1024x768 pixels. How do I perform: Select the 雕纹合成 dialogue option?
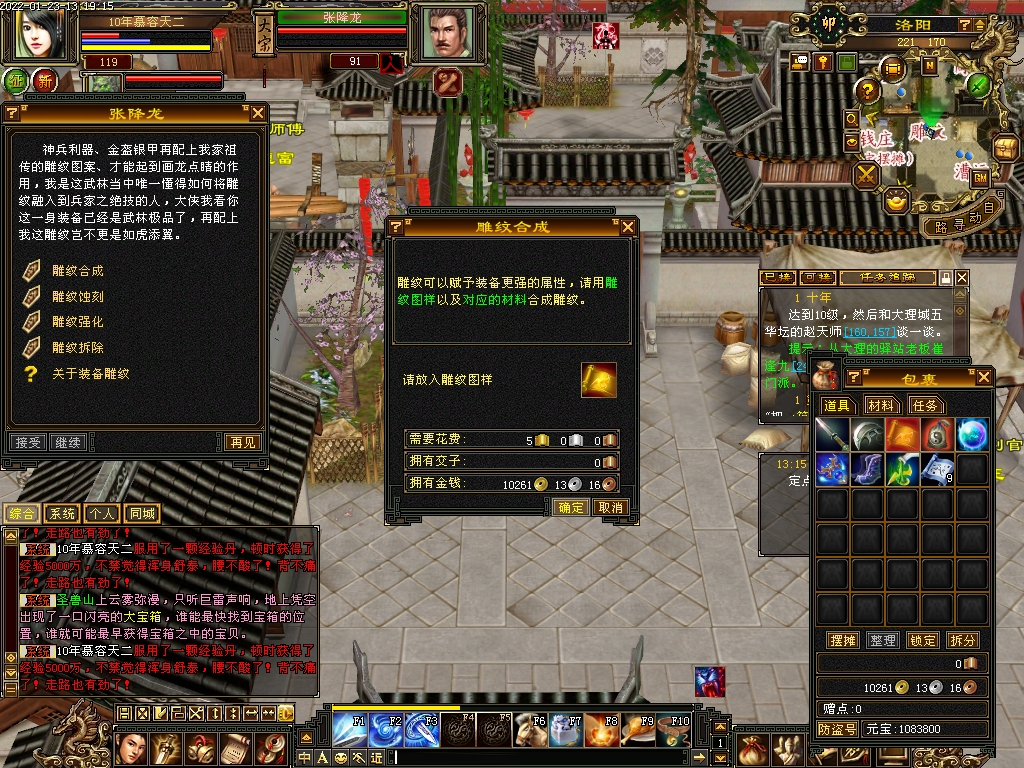pos(77,271)
